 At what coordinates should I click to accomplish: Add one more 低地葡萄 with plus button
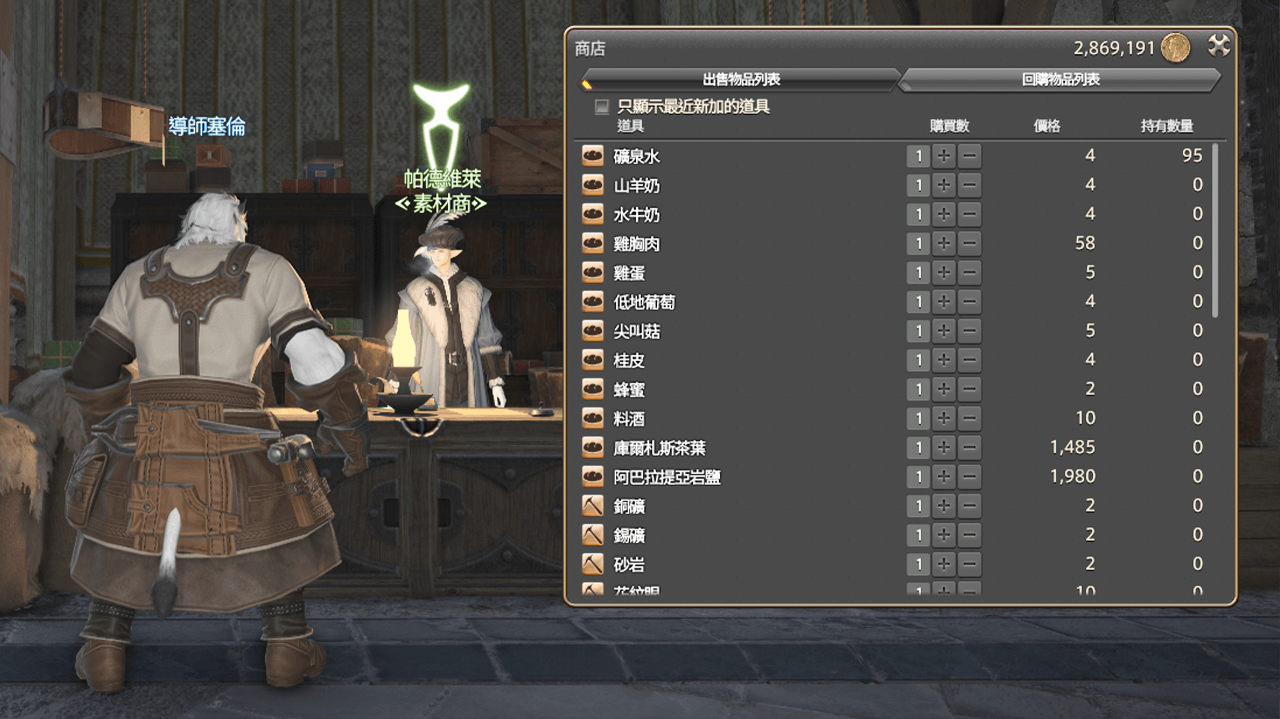(x=944, y=302)
